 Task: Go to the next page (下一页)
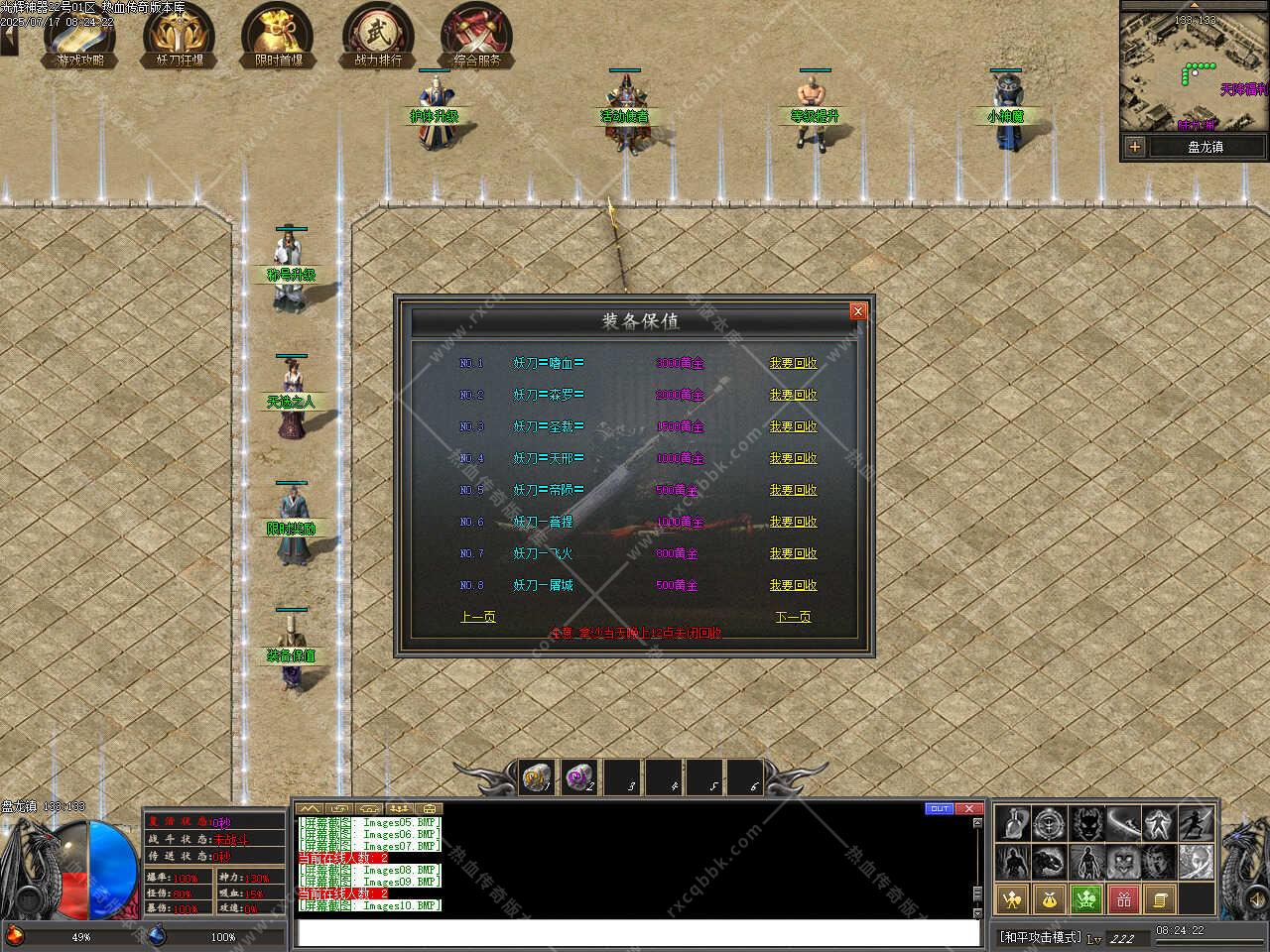[x=793, y=617]
